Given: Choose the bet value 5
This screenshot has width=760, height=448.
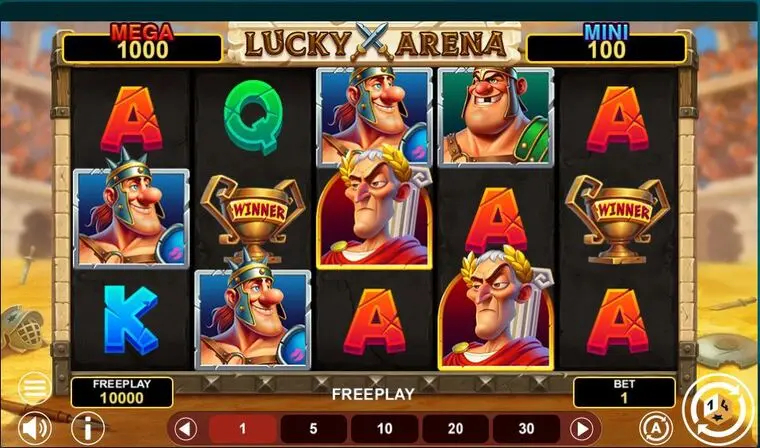Looking at the screenshot, I should pos(312,428).
